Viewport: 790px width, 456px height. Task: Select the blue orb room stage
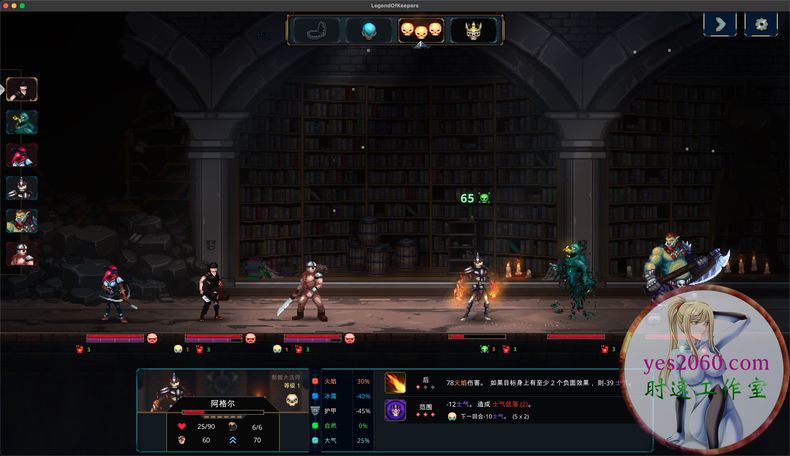pos(369,30)
